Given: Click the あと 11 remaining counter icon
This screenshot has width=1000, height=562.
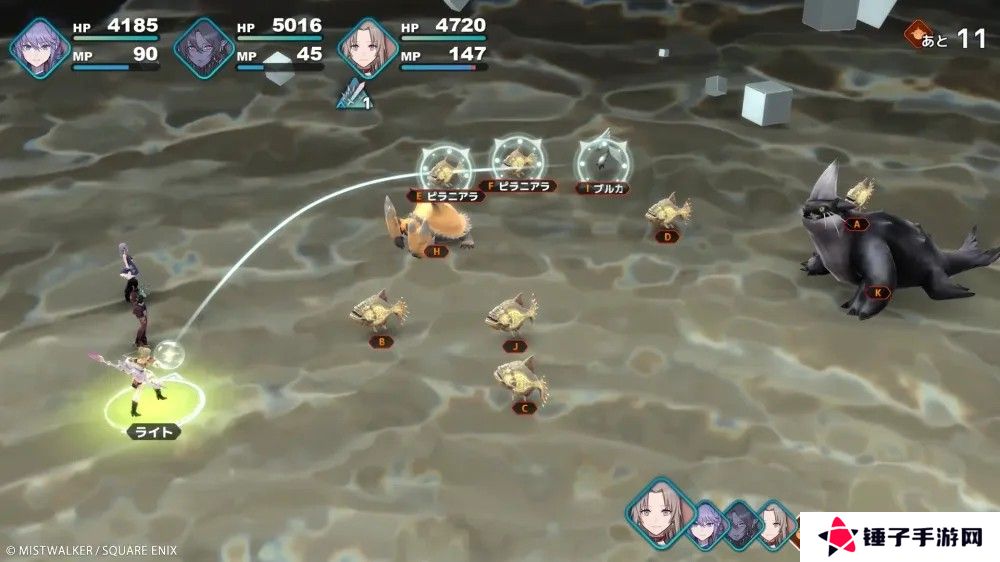Looking at the screenshot, I should pyautogui.click(x=914, y=38).
